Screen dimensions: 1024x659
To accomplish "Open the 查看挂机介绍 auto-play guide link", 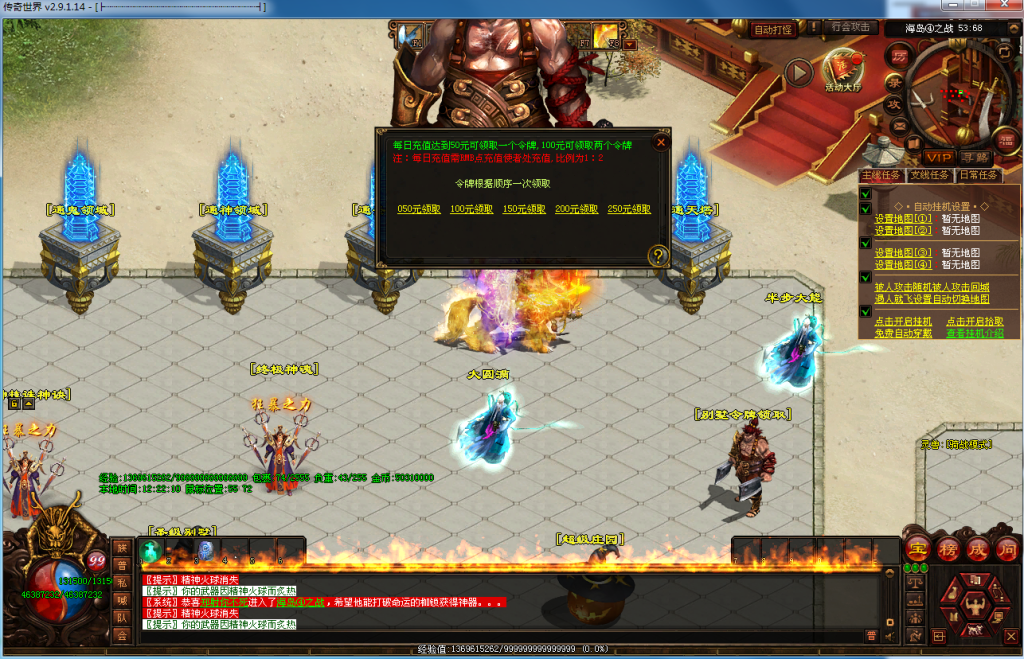I will coord(975,333).
